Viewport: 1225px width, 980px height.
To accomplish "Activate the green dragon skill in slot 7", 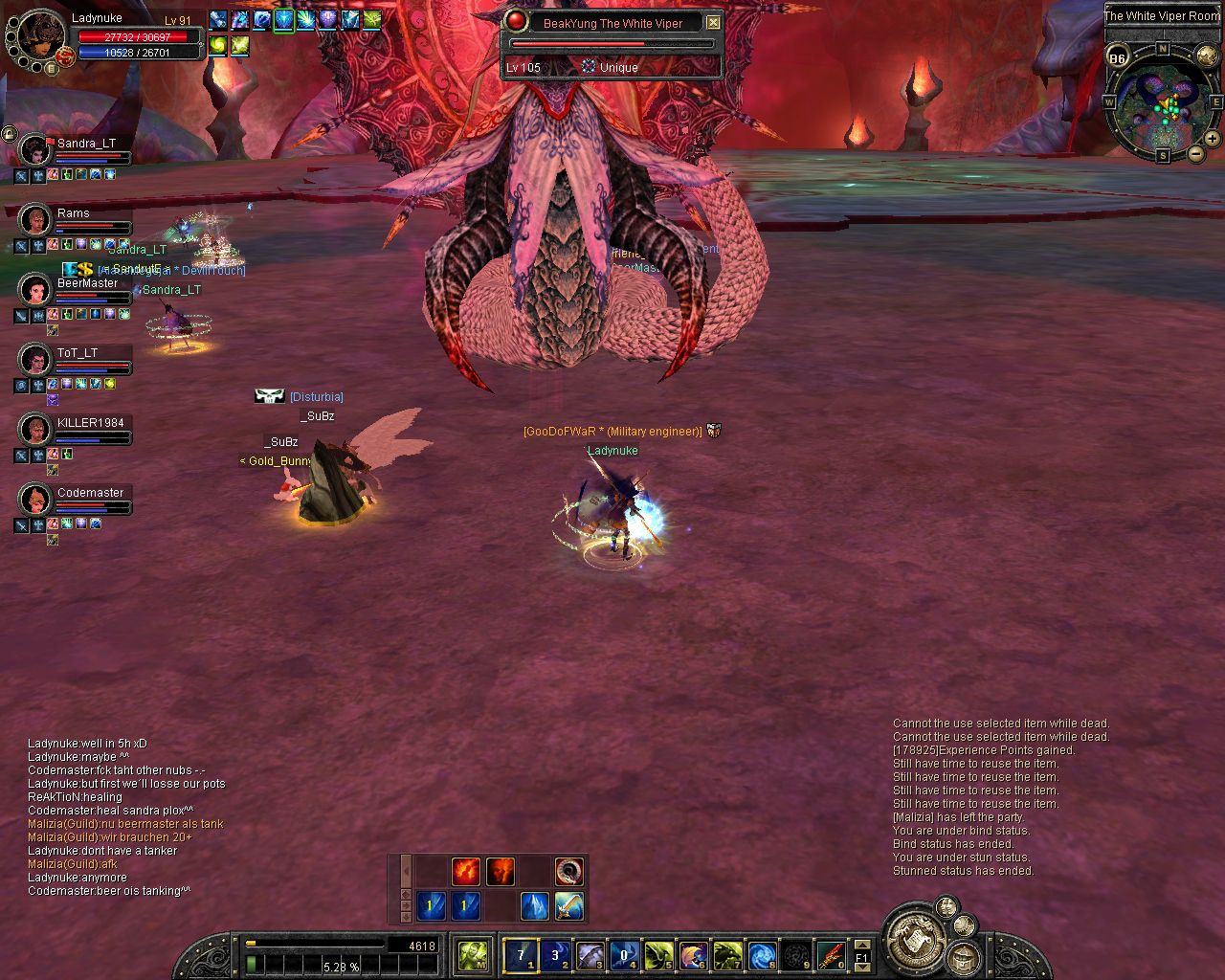I will coord(727,954).
